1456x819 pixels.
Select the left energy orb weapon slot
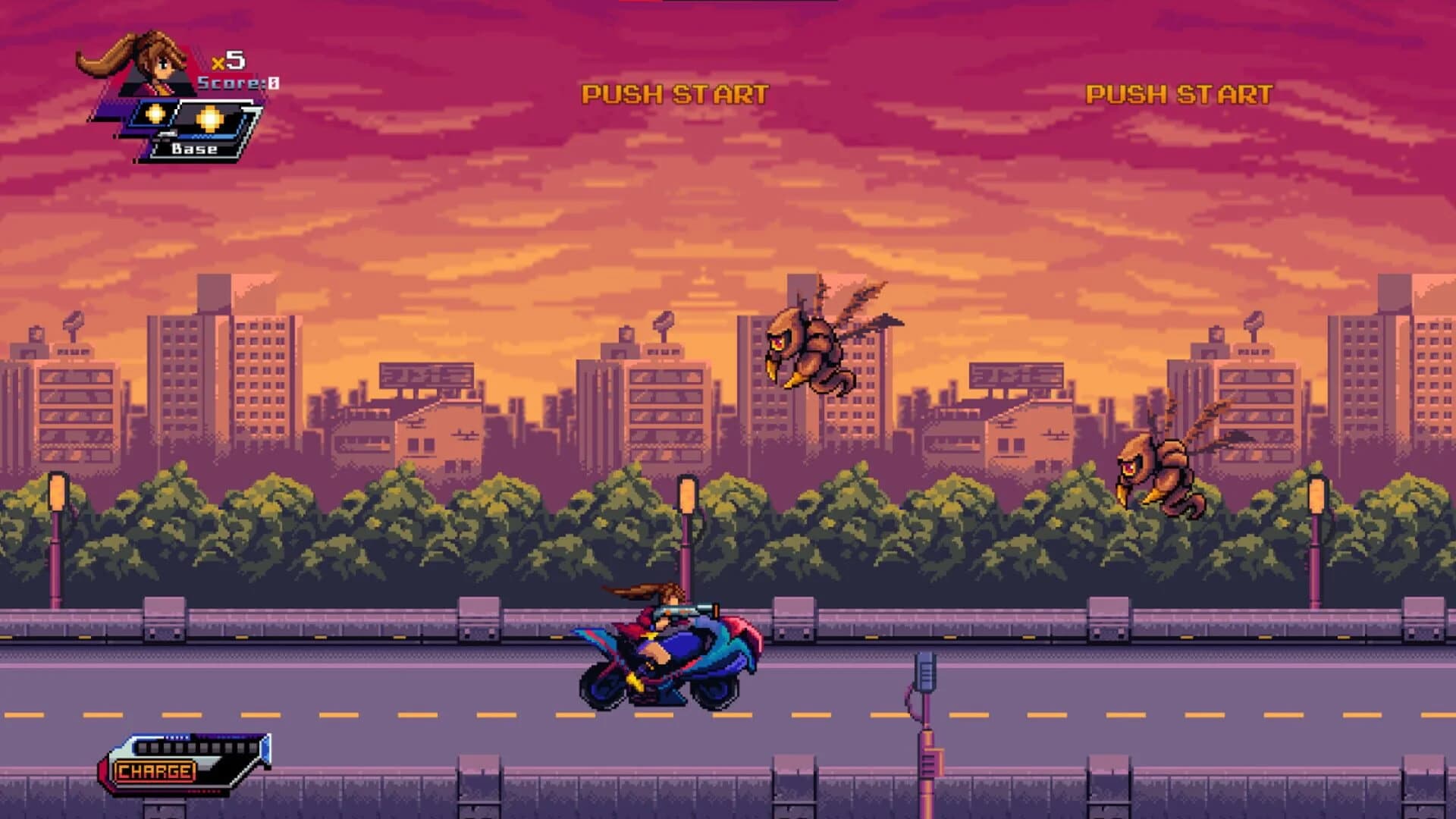[x=157, y=114]
